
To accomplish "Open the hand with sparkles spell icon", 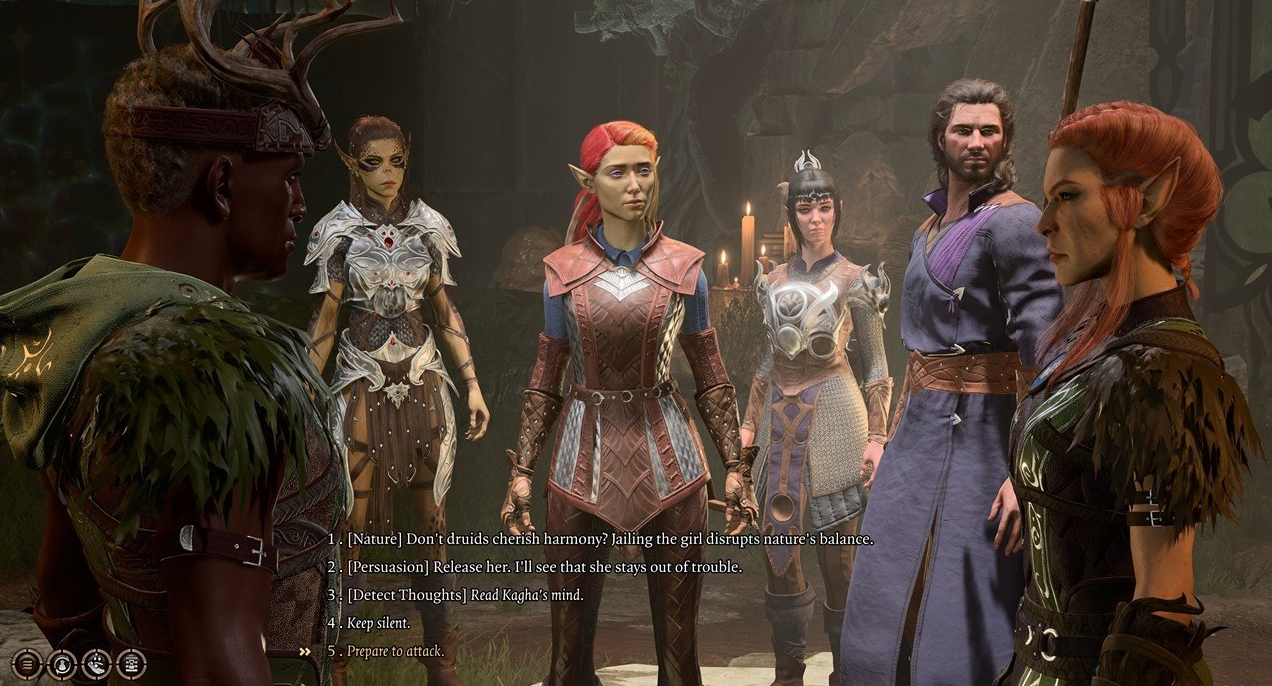I will [96, 663].
